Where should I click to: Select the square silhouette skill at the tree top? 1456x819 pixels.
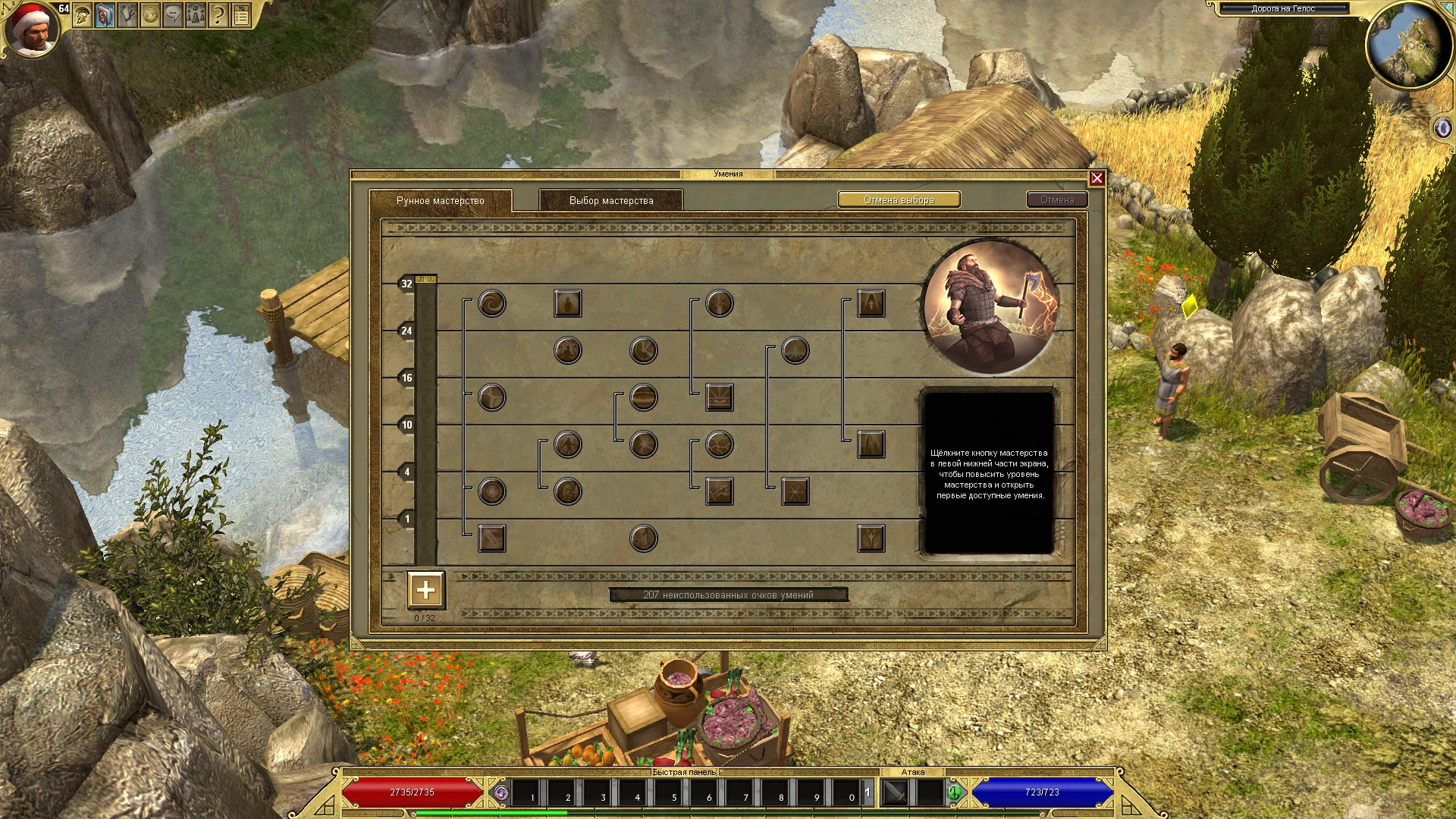(566, 303)
